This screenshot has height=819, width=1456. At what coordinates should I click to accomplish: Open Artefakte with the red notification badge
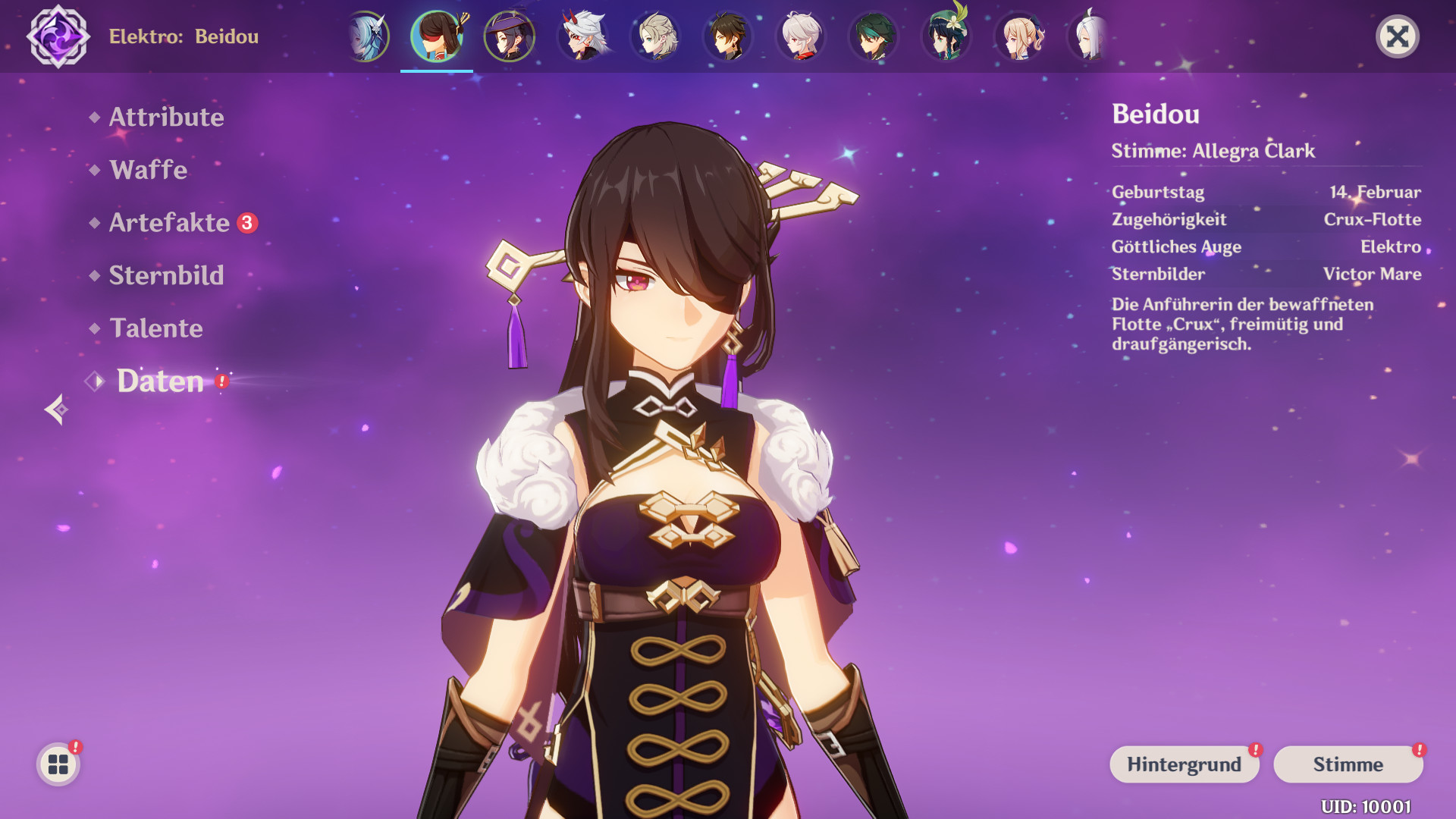tap(171, 223)
